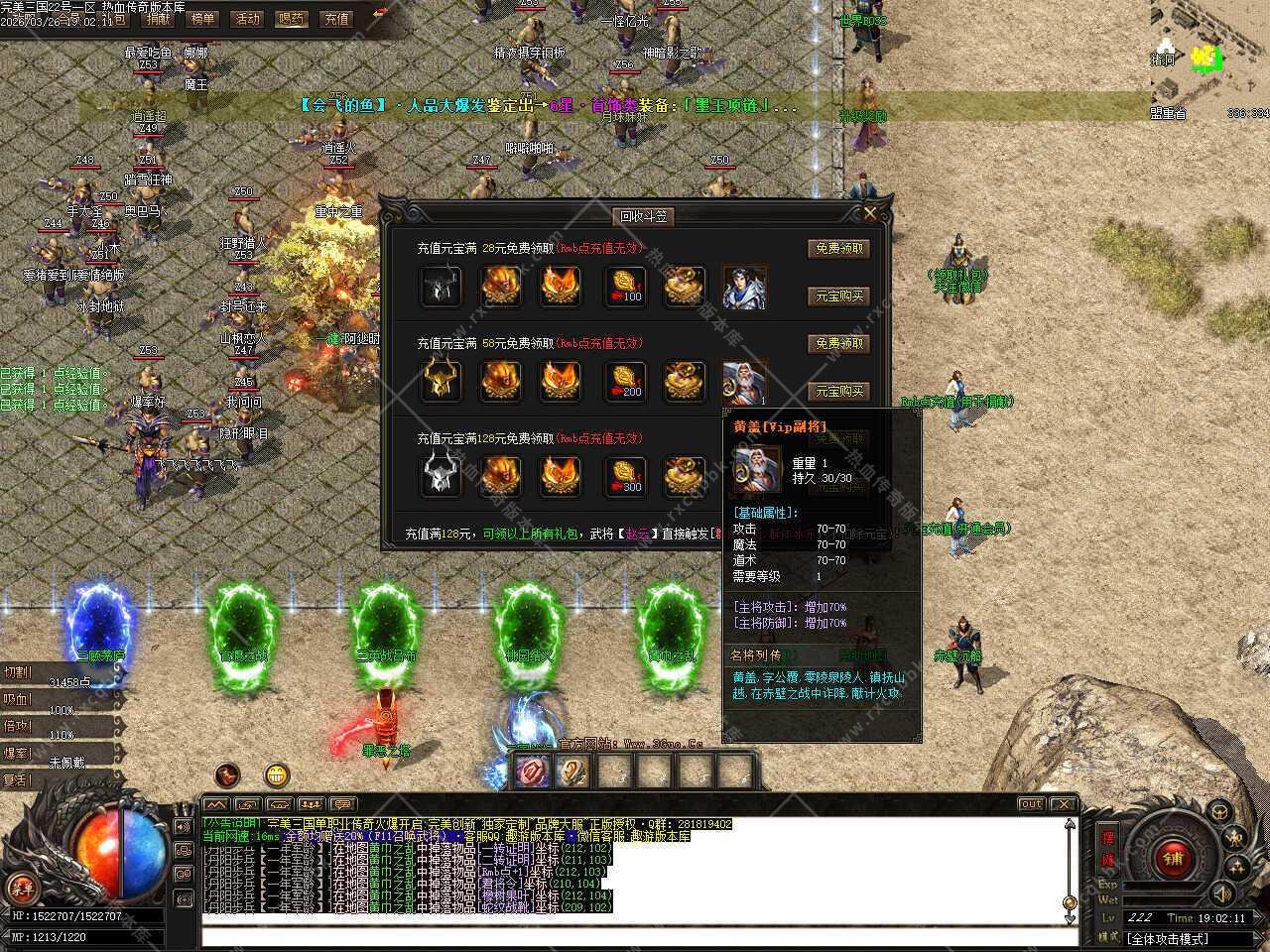Click the chat window OUT button

(x=1032, y=803)
